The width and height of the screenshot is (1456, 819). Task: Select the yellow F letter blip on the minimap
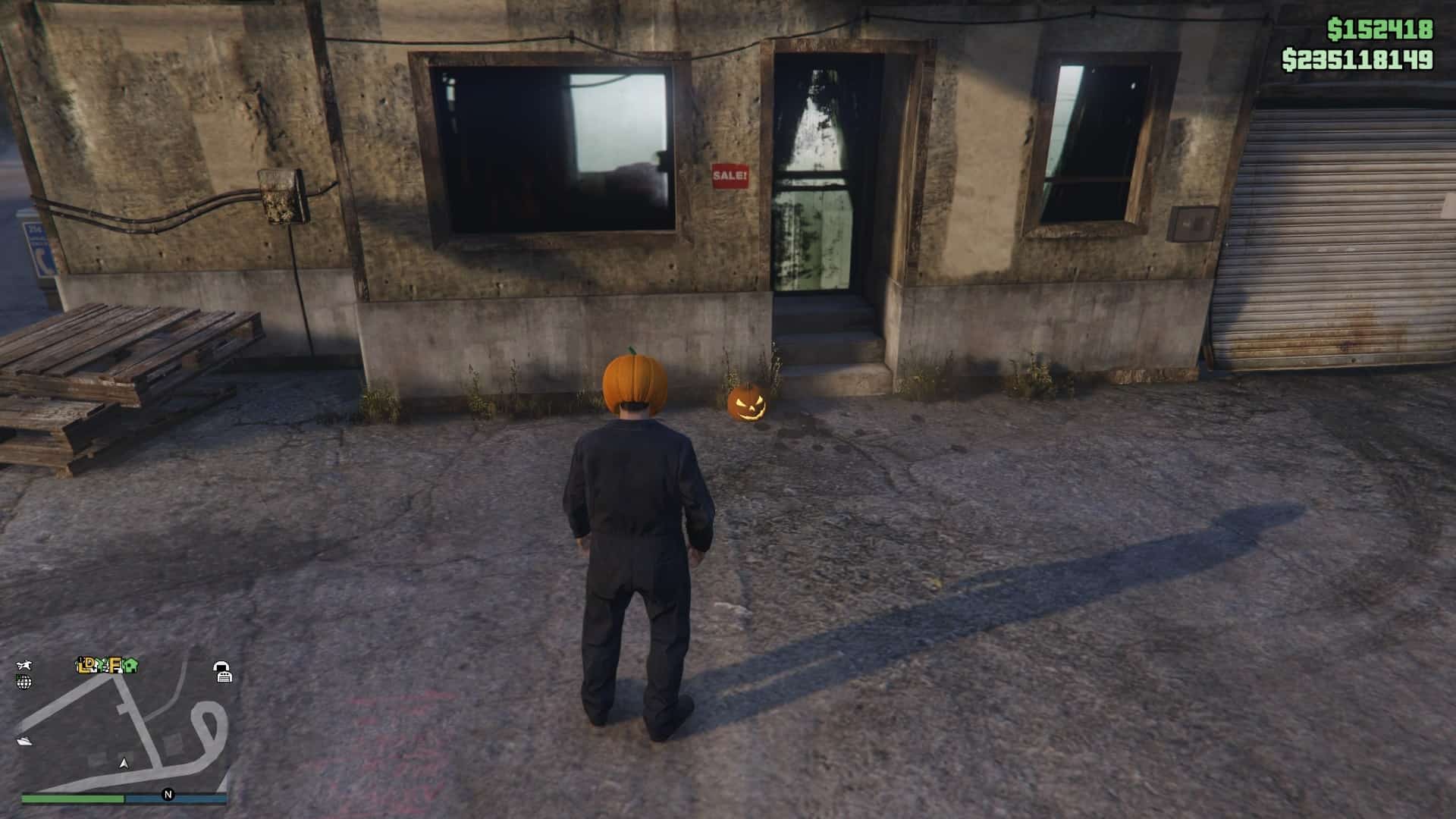tap(115, 666)
